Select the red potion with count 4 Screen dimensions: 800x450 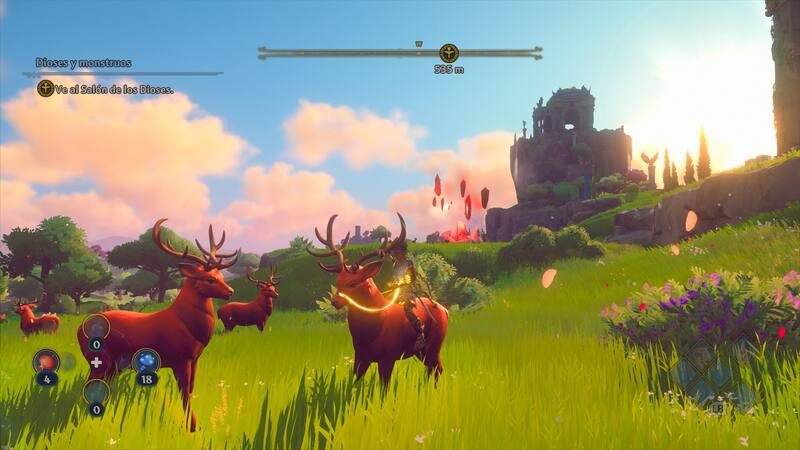(46, 361)
